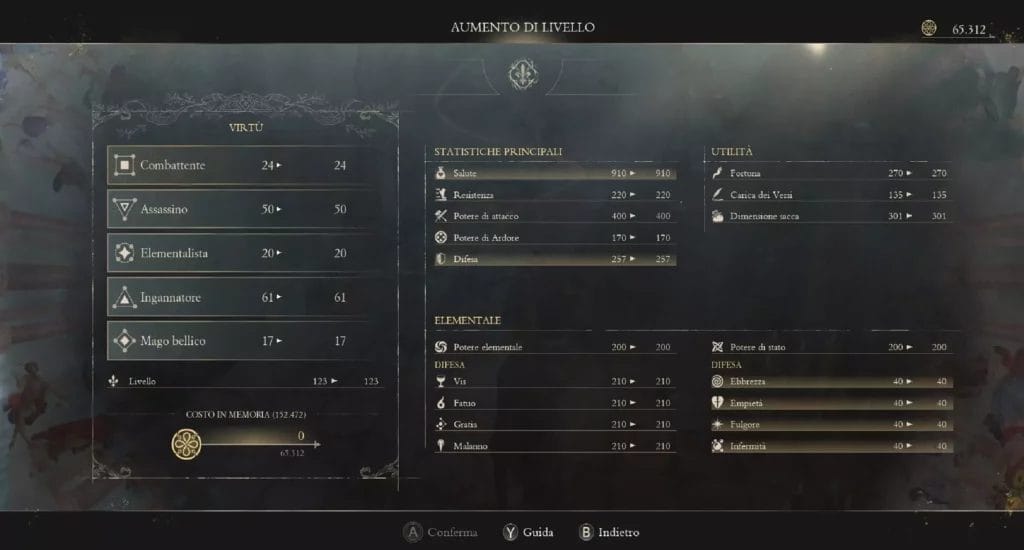Choose the Carica dei Versi row
Screen dimensions: 1024x550
[829, 195]
